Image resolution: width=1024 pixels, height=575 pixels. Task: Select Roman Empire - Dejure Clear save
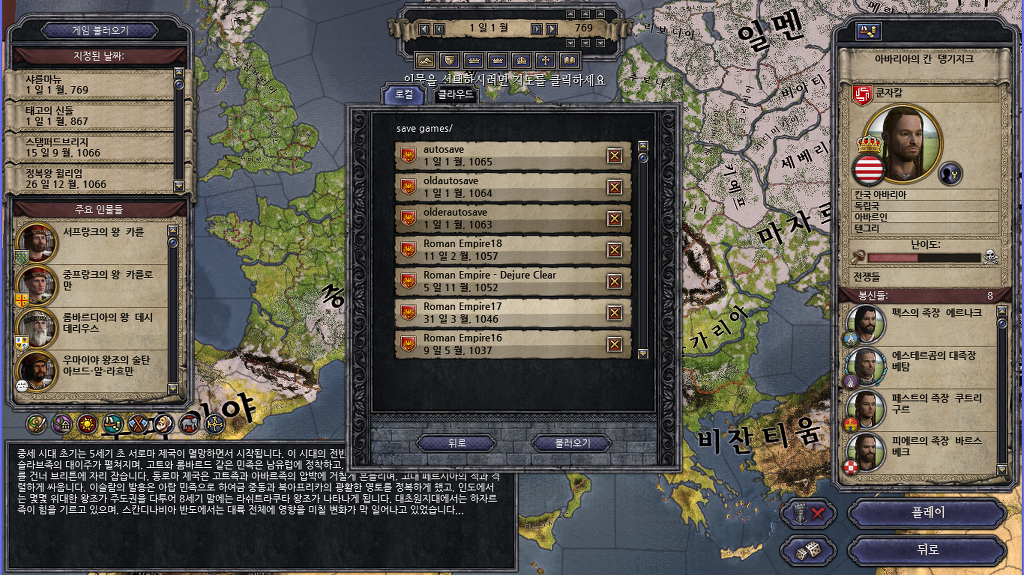[500, 280]
